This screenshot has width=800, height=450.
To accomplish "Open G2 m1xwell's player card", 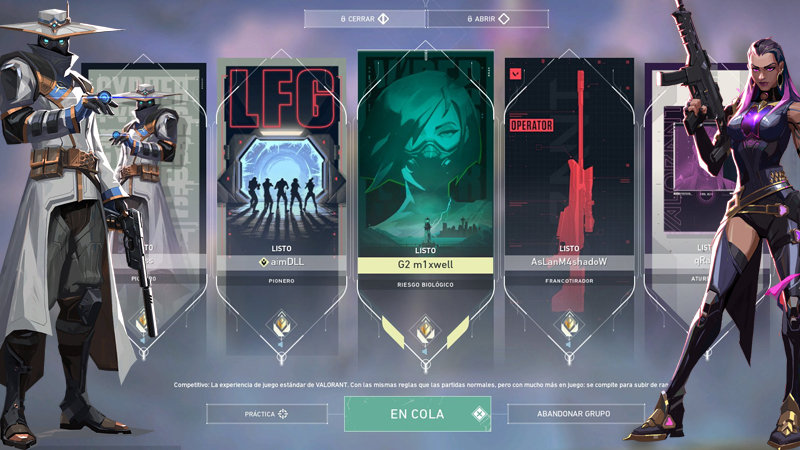I will coord(425,160).
